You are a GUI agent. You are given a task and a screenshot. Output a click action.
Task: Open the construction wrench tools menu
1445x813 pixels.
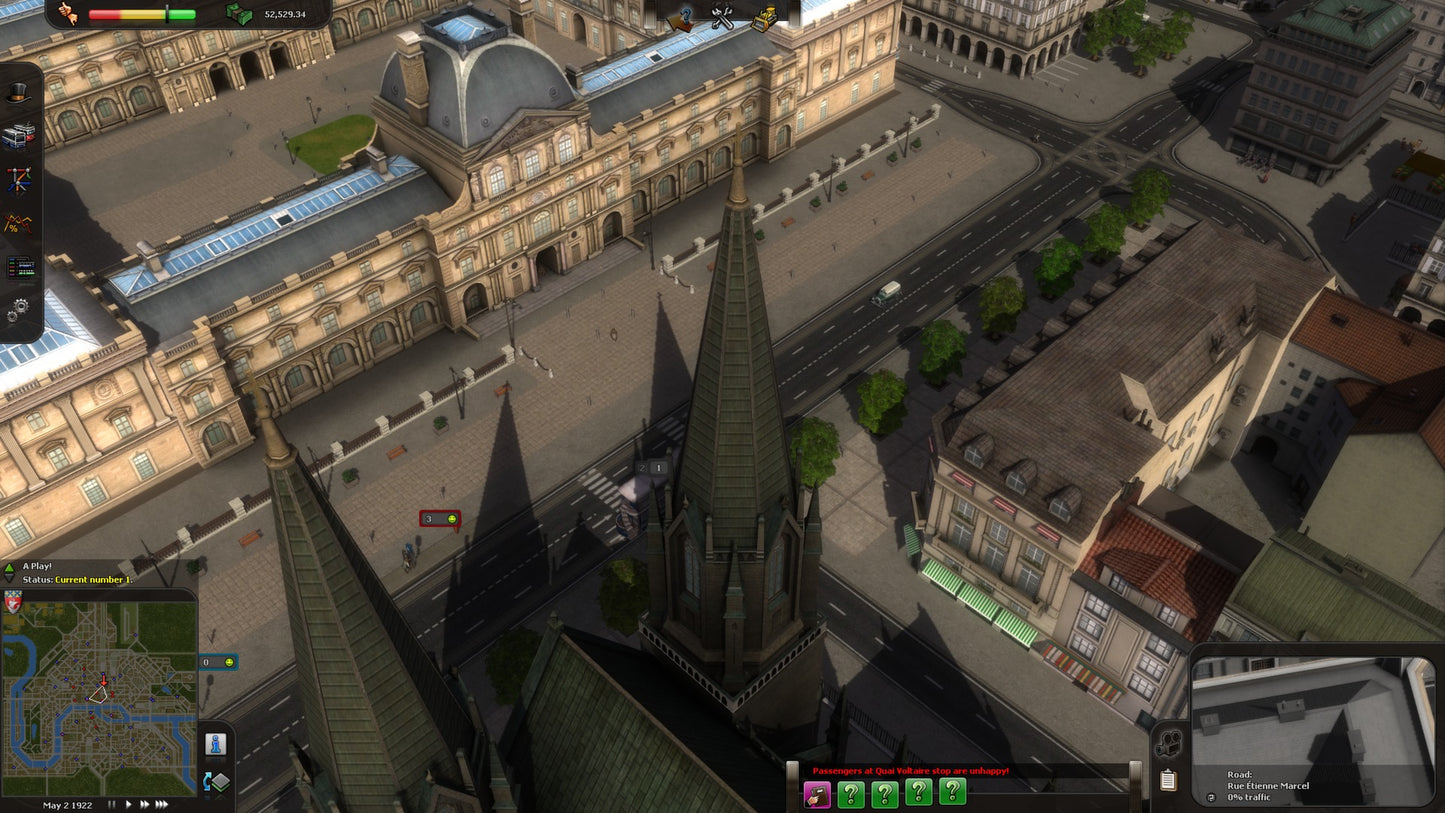point(722,18)
